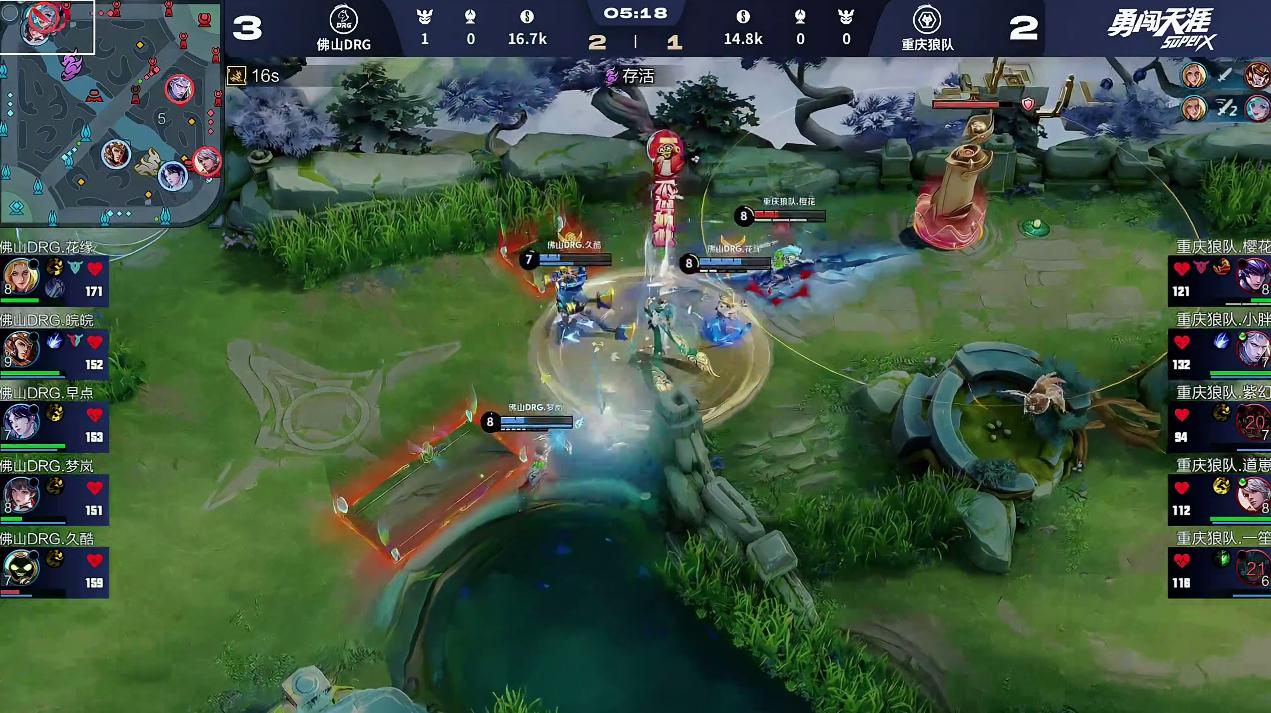The width and height of the screenshot is (1271, 713).
Task: Choose 佛山DRG.早点 hero portrait
Action: 20,422
